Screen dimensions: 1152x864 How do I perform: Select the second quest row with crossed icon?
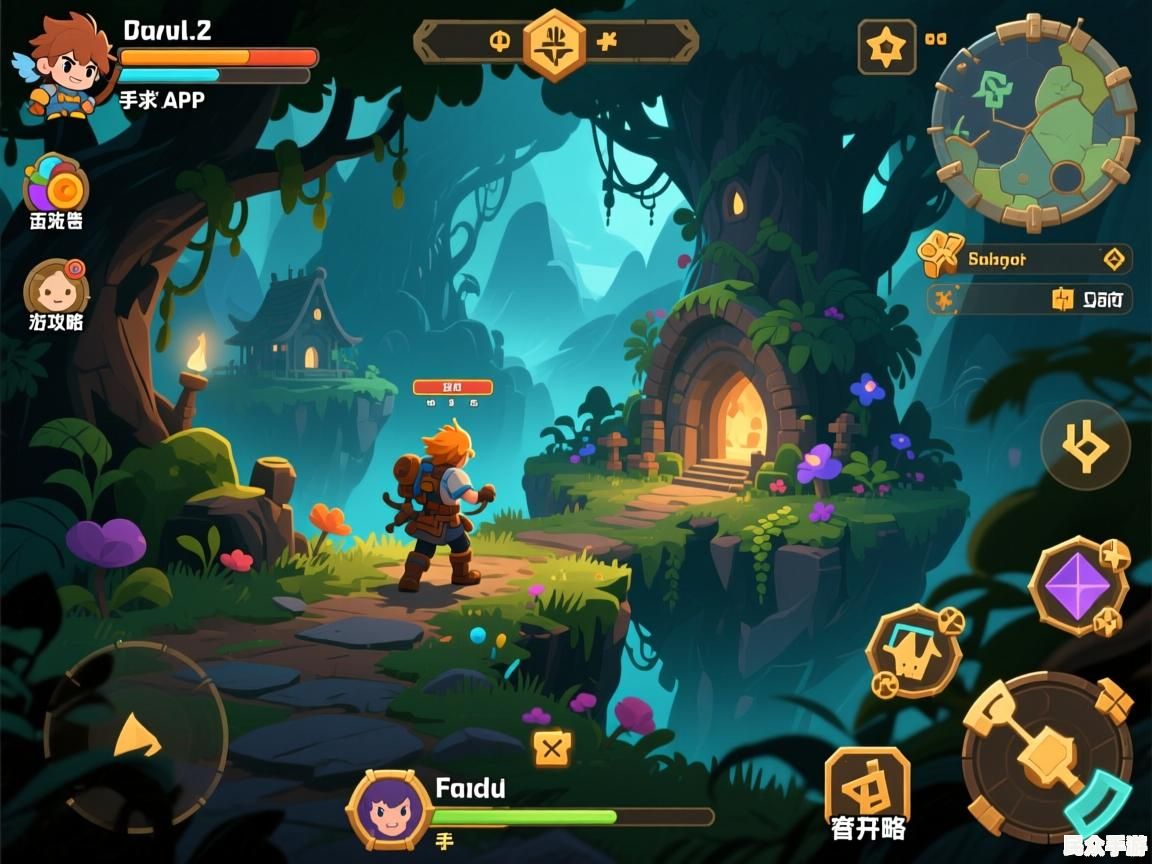click(1028, 298)
